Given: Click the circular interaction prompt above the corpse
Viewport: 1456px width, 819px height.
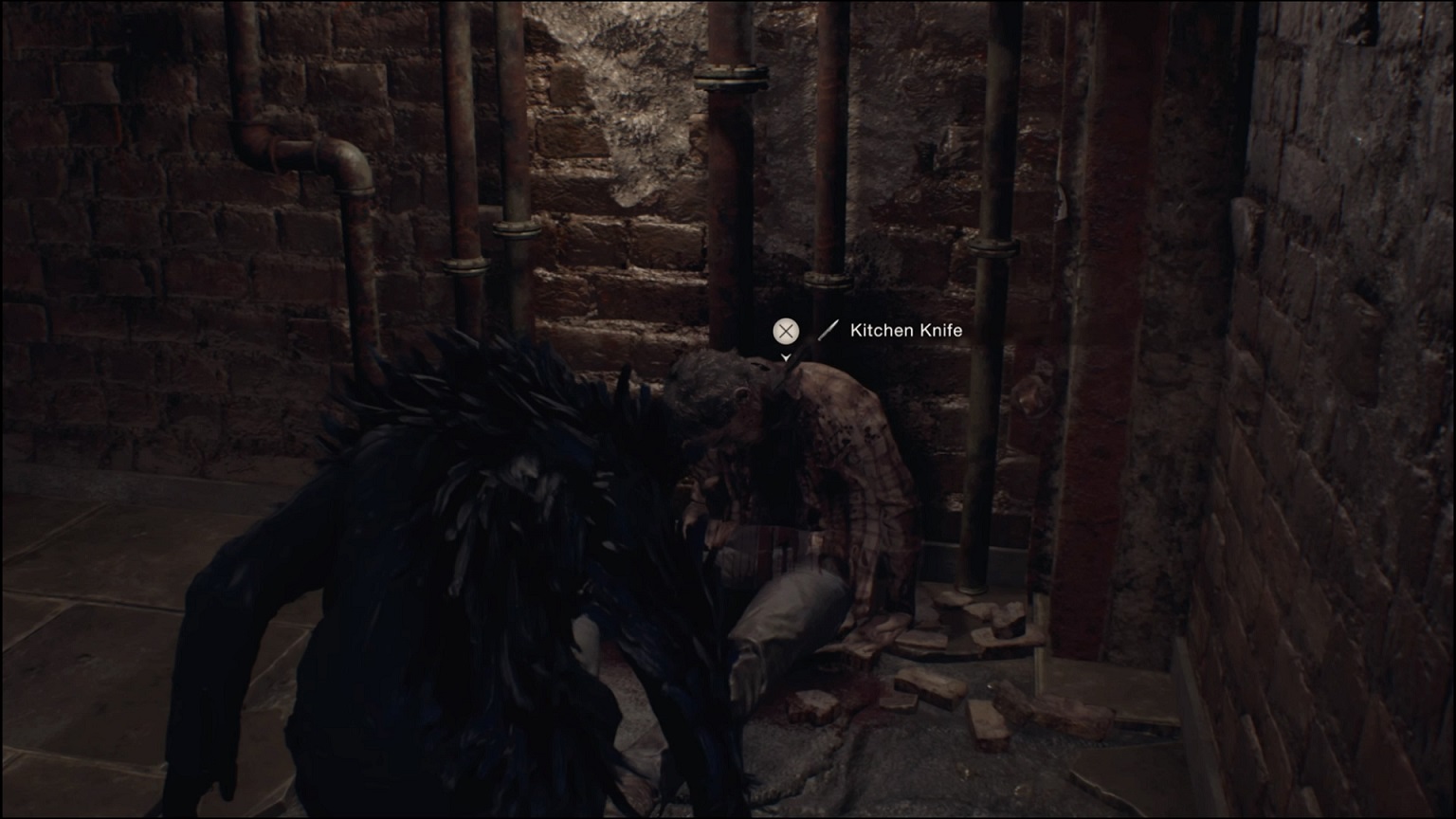Looking at the screenshot, I should click(785, 331).
